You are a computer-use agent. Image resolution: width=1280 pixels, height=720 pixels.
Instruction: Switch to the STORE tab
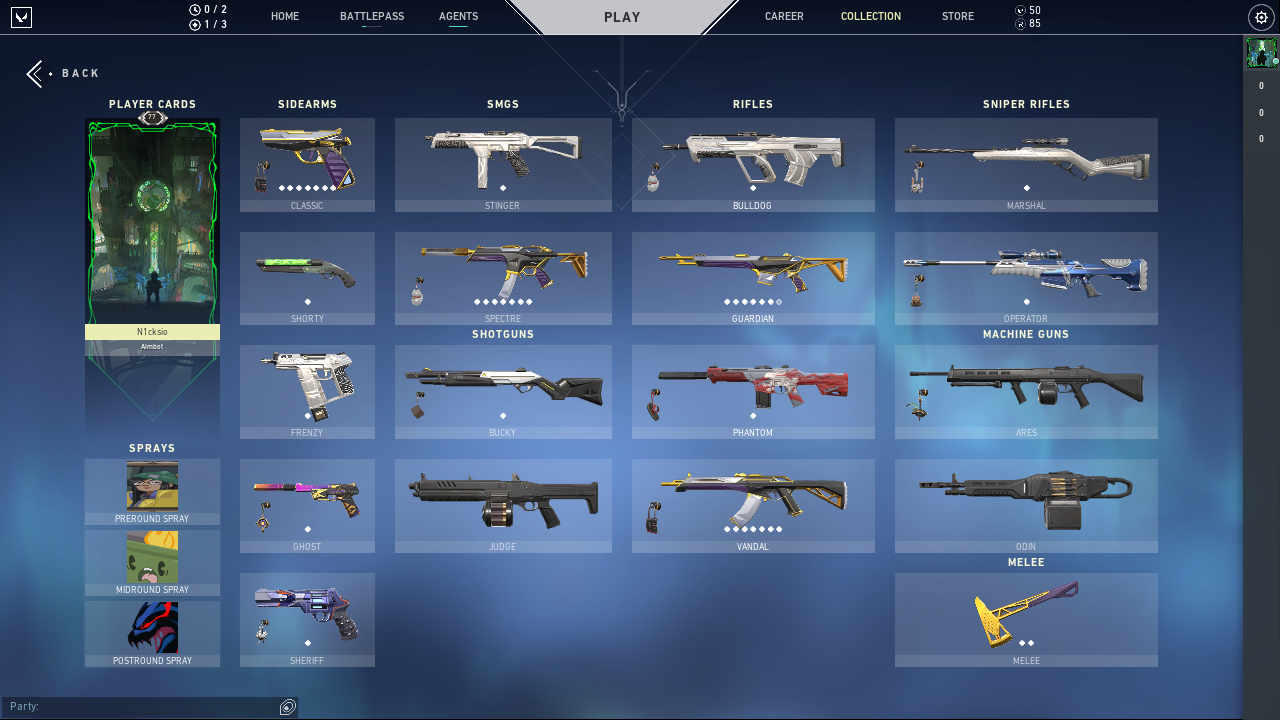[x=957, y=16]
